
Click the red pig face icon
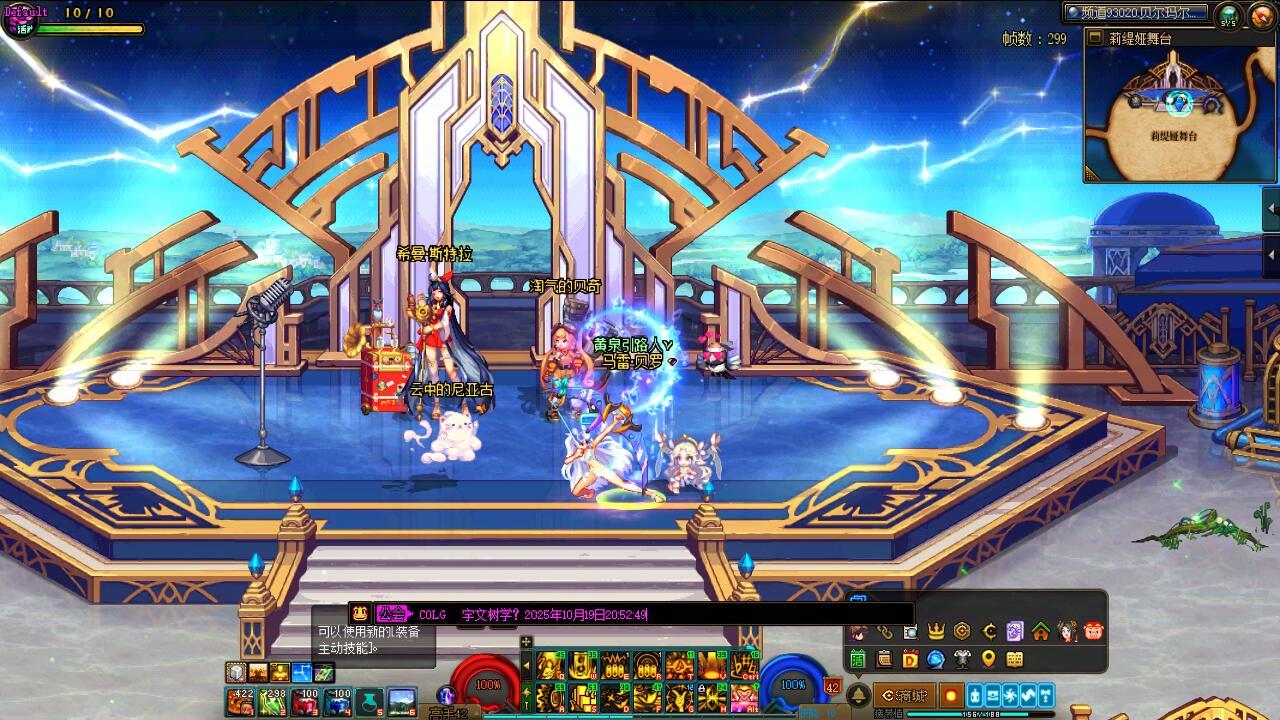pos(1093,631)
